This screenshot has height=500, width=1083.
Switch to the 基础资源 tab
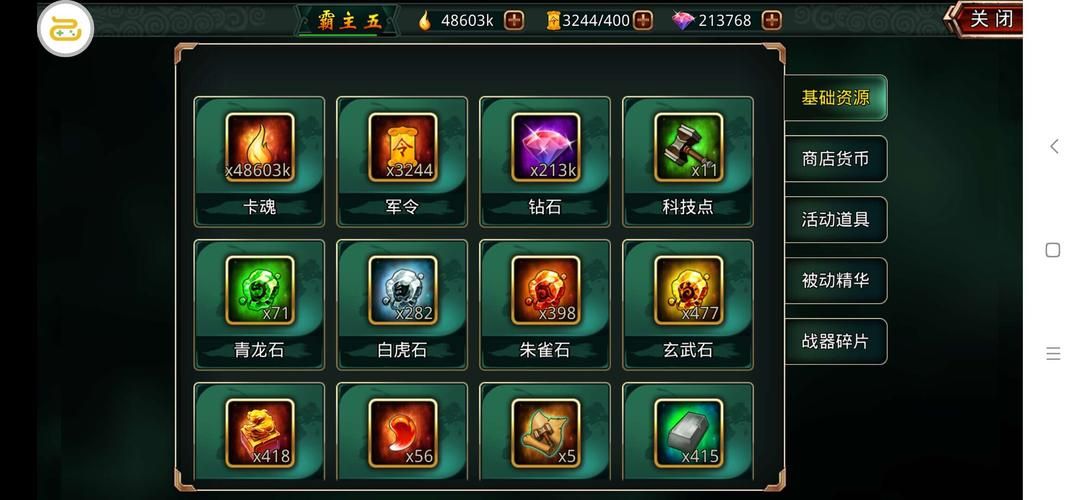[x=835, y=98]
